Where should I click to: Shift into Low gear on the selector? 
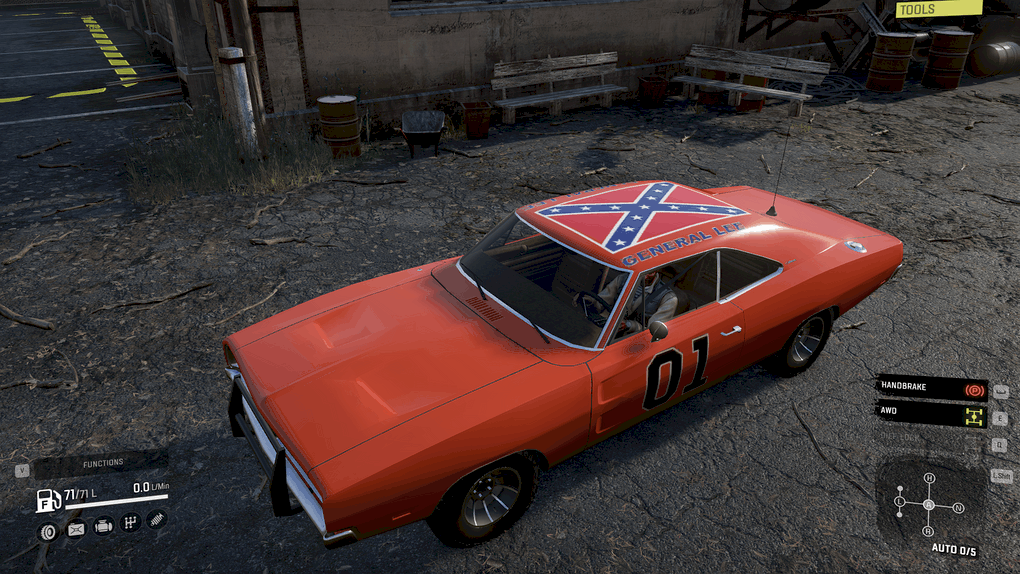(x=899, y=500)
